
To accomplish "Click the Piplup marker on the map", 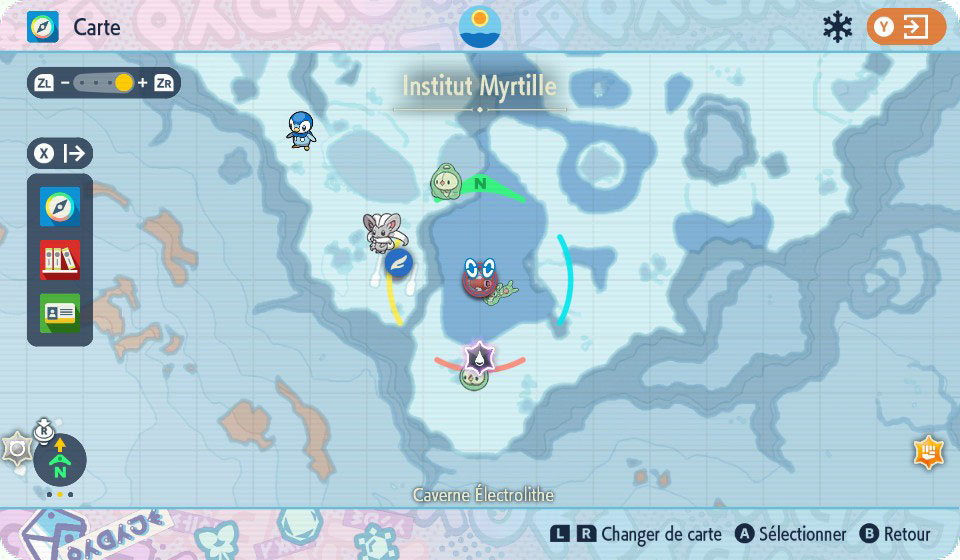I will pos(301,129).
